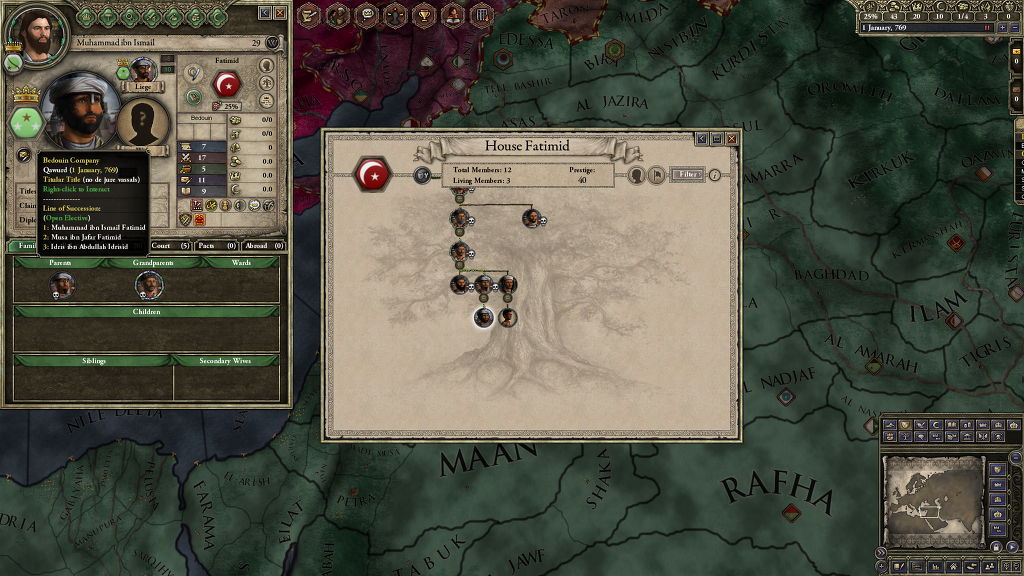Click the flag button next to Filter

[x=656, y=175]
